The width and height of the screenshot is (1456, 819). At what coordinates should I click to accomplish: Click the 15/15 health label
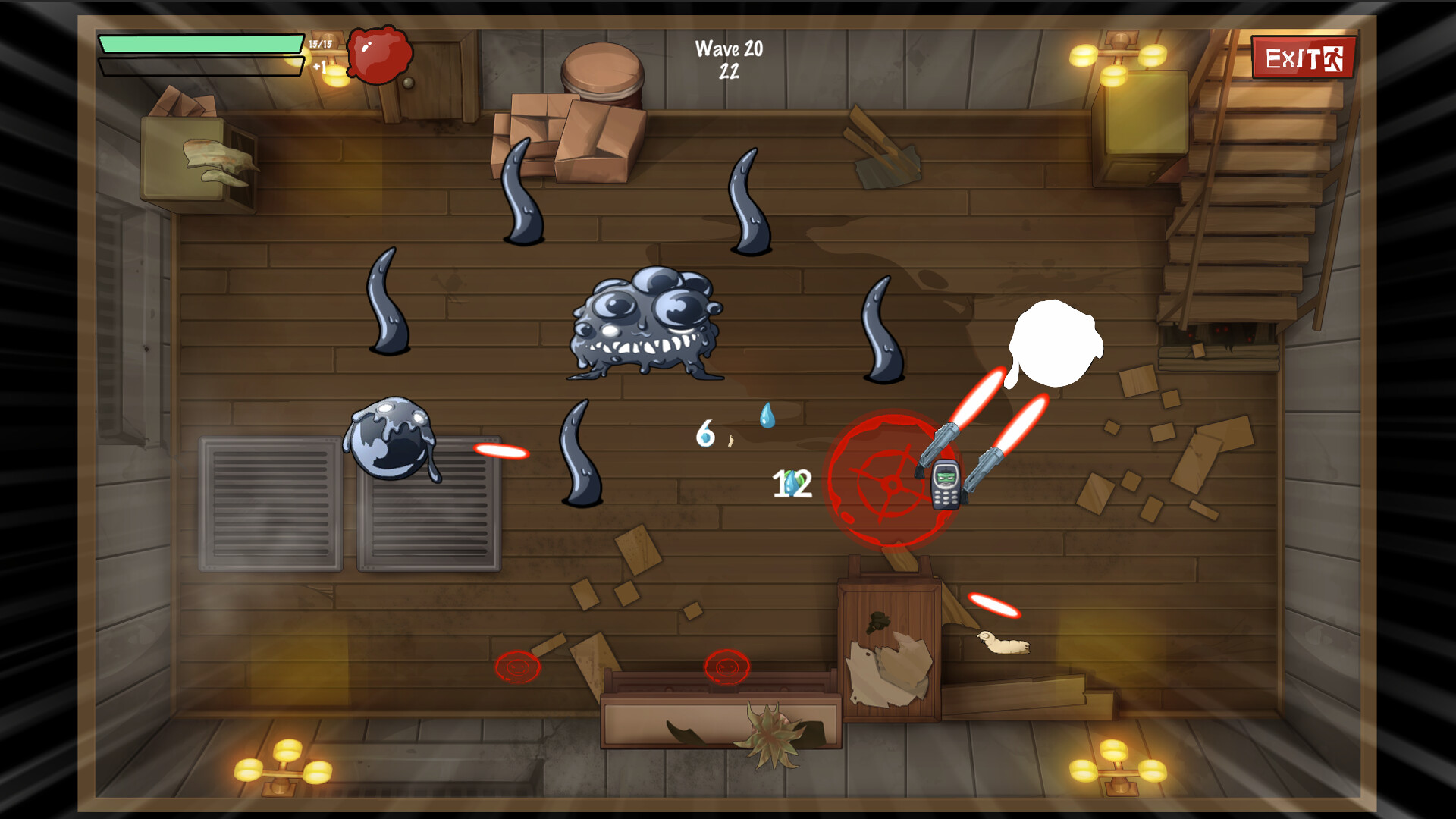coord(318,44)
